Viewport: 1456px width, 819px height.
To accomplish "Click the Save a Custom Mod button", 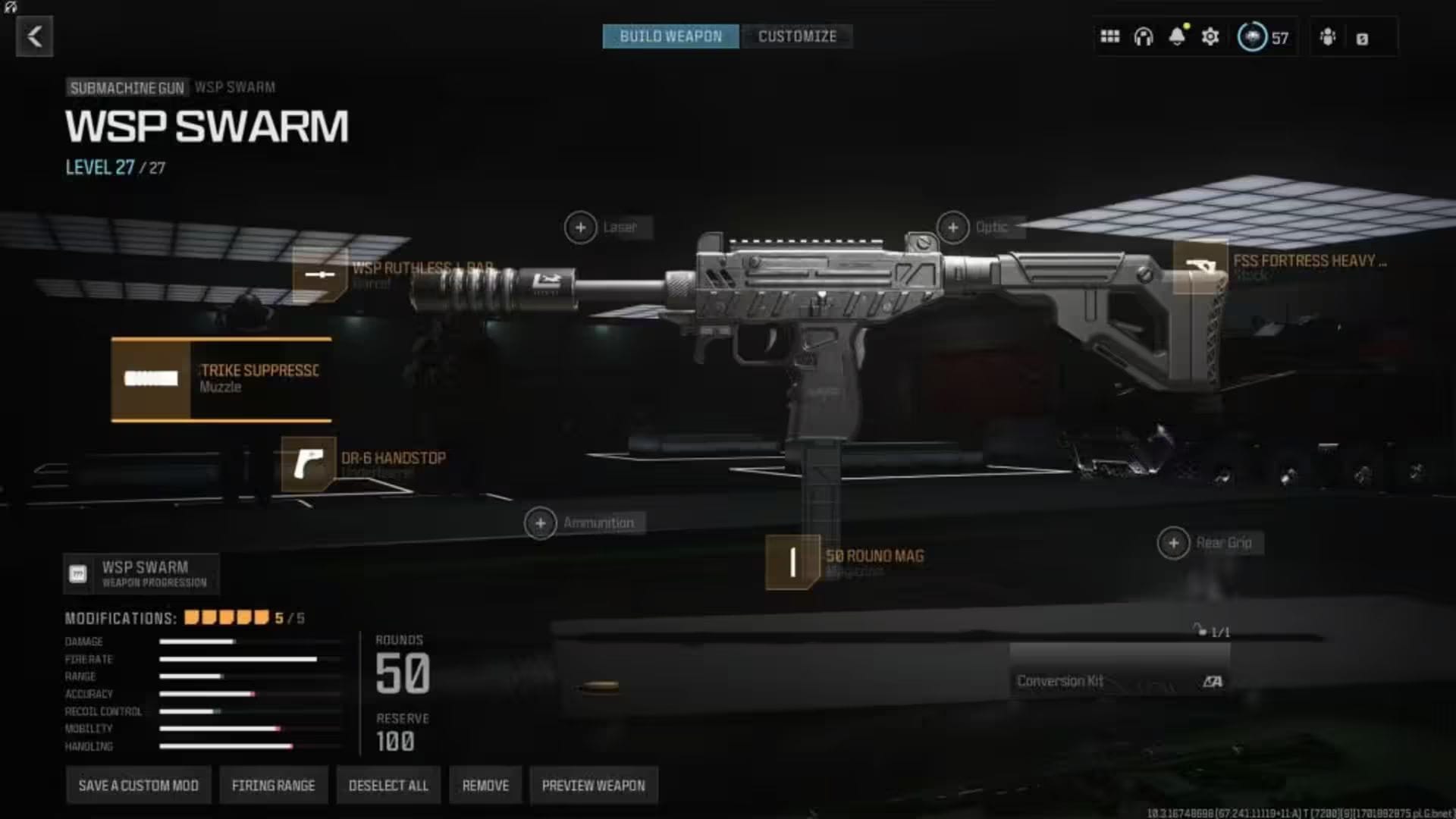I will pyautogui.click(x=138, y=785).
